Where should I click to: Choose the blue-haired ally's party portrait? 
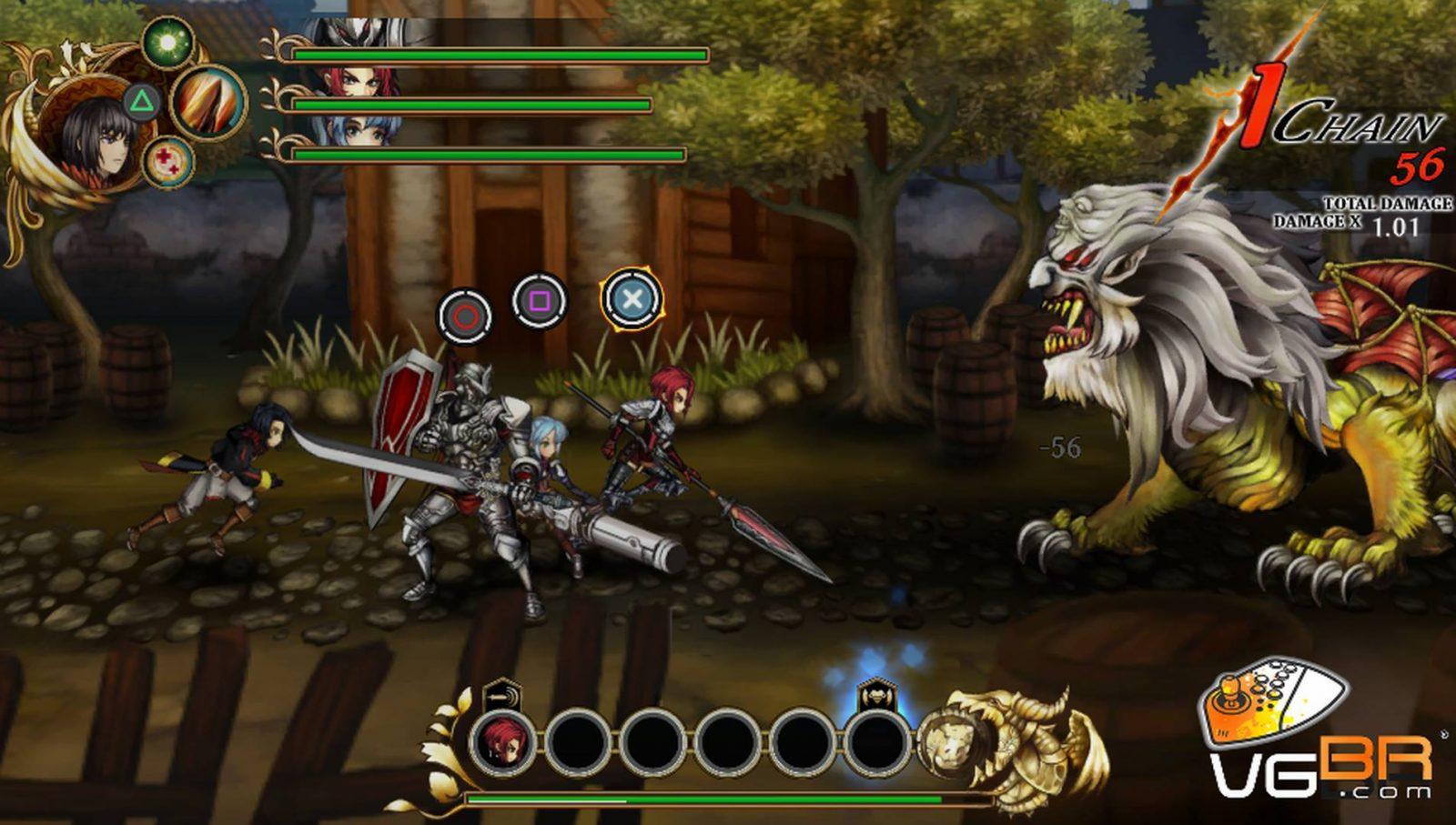(x=362, y=130)
